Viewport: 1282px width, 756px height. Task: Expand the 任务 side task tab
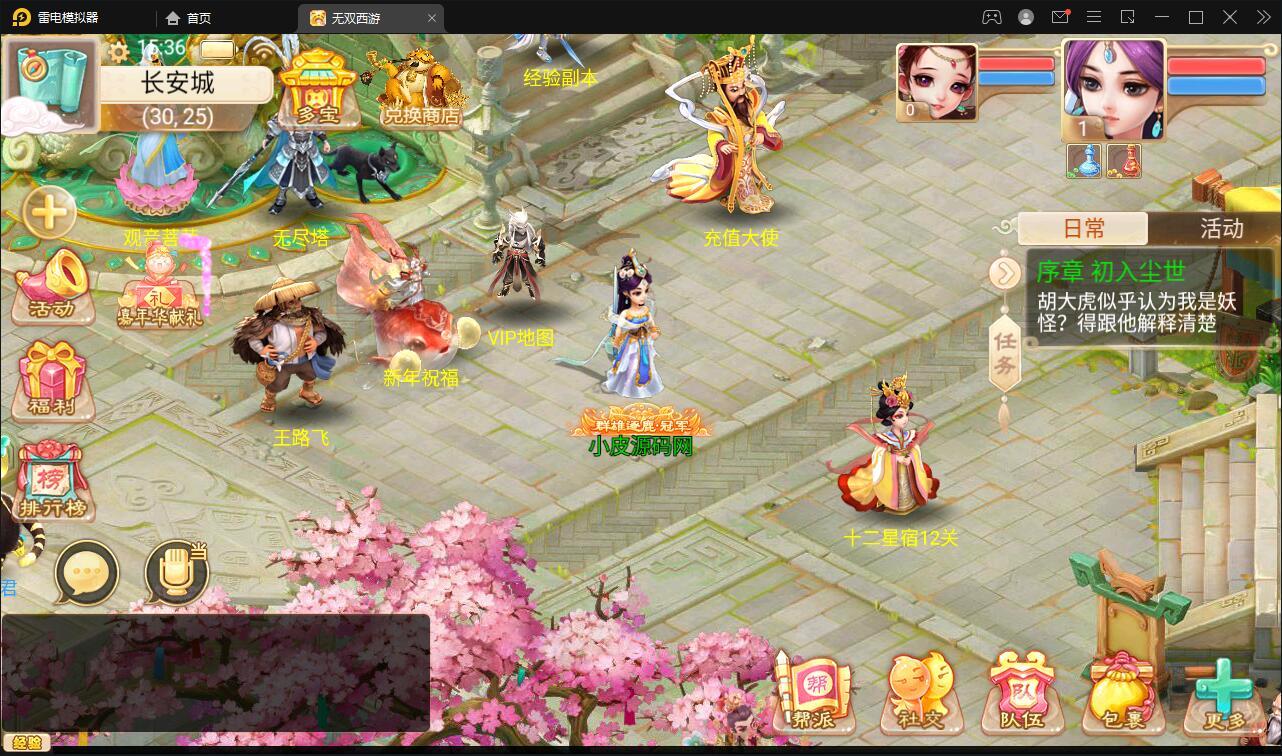pos(1006,350)
